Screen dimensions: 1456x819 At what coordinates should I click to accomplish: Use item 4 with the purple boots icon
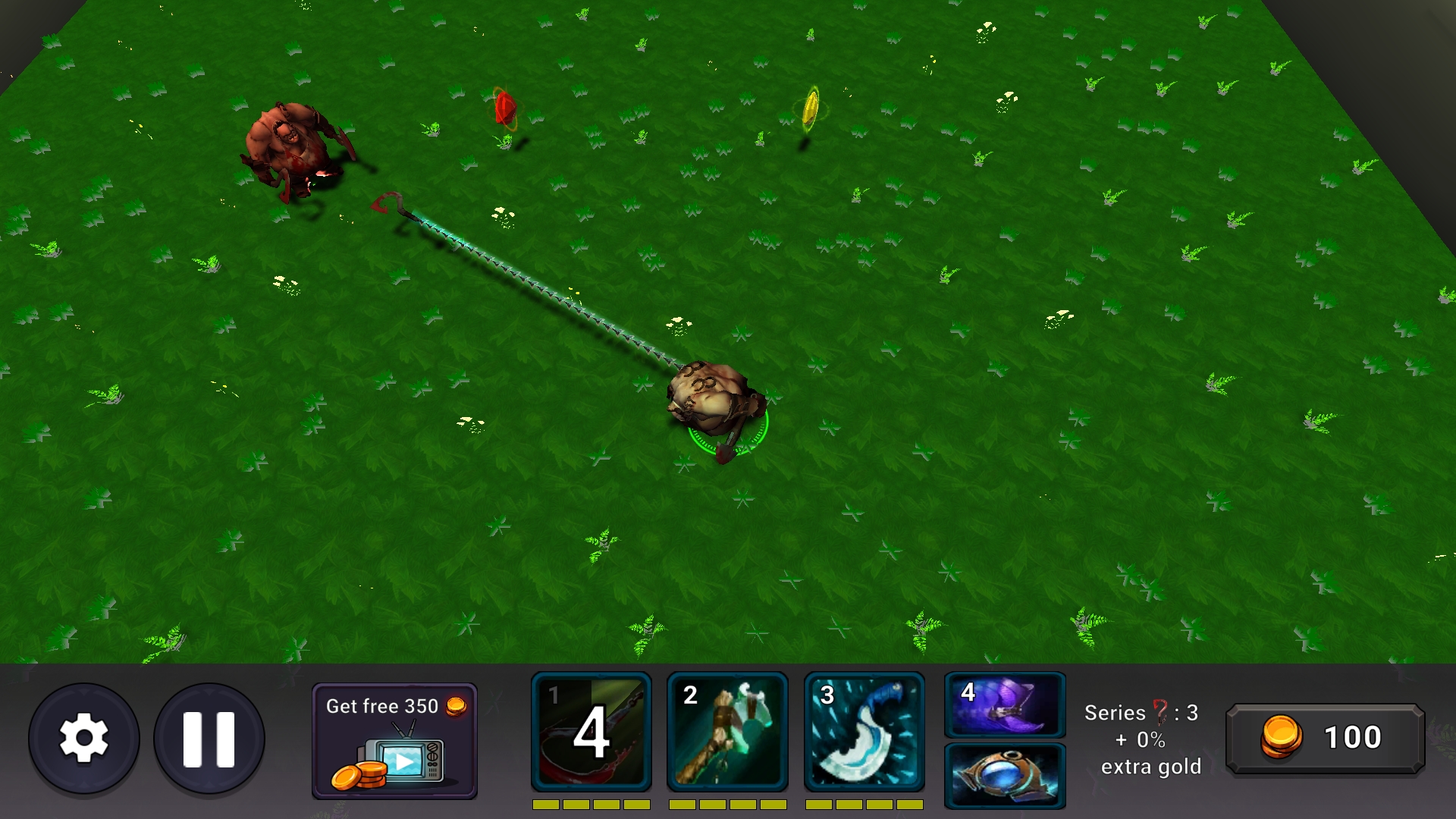tap(1003, 707)
